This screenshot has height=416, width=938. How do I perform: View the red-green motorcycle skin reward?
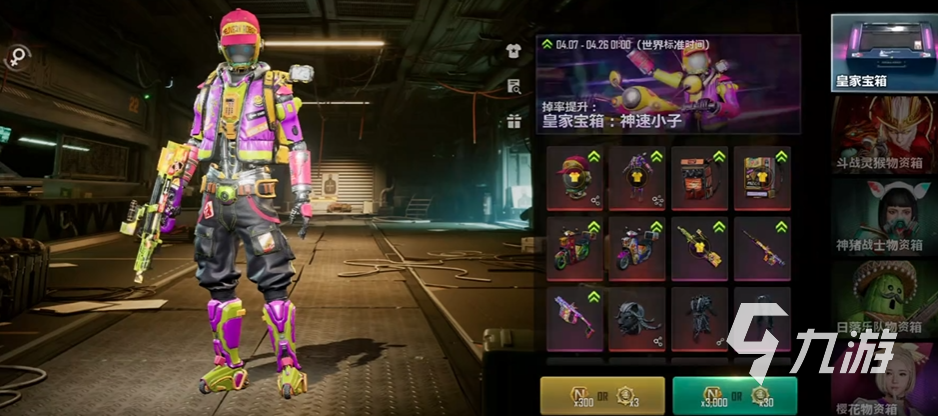click(574, 248)
